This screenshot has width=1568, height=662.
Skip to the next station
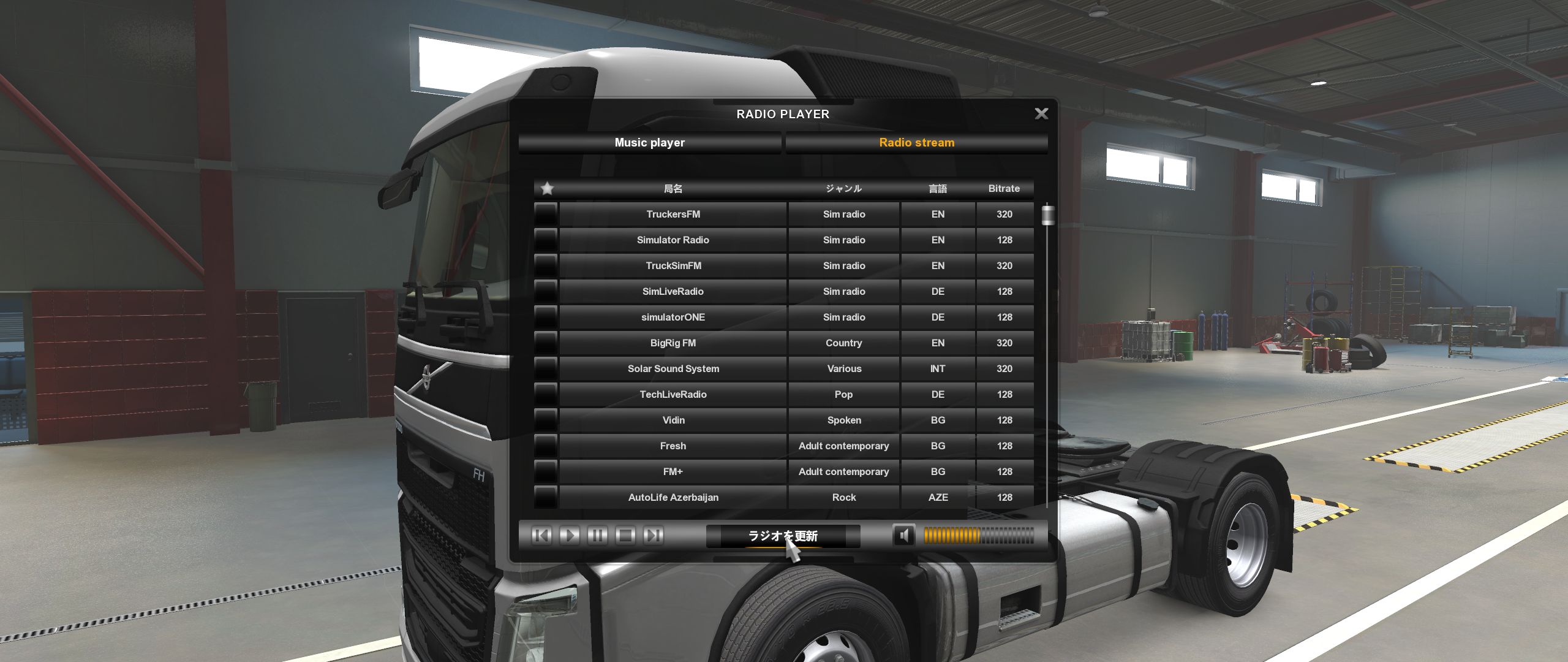[x=654, y=536]
